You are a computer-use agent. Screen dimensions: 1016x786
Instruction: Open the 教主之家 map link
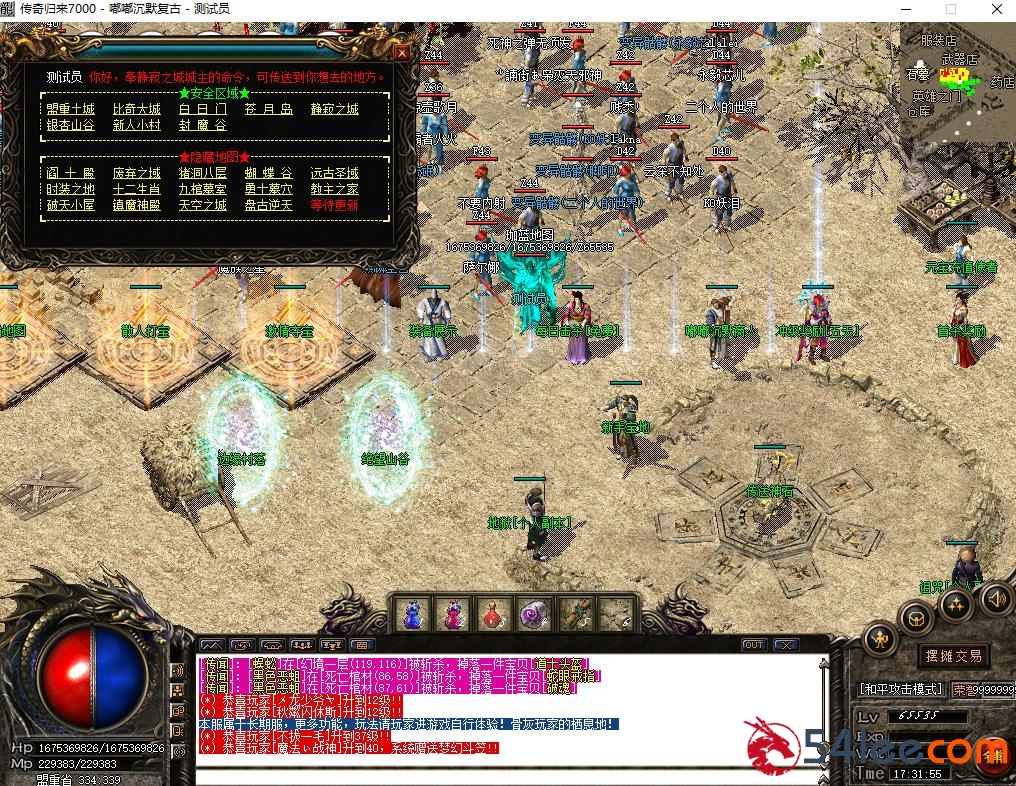click(334, 189)
